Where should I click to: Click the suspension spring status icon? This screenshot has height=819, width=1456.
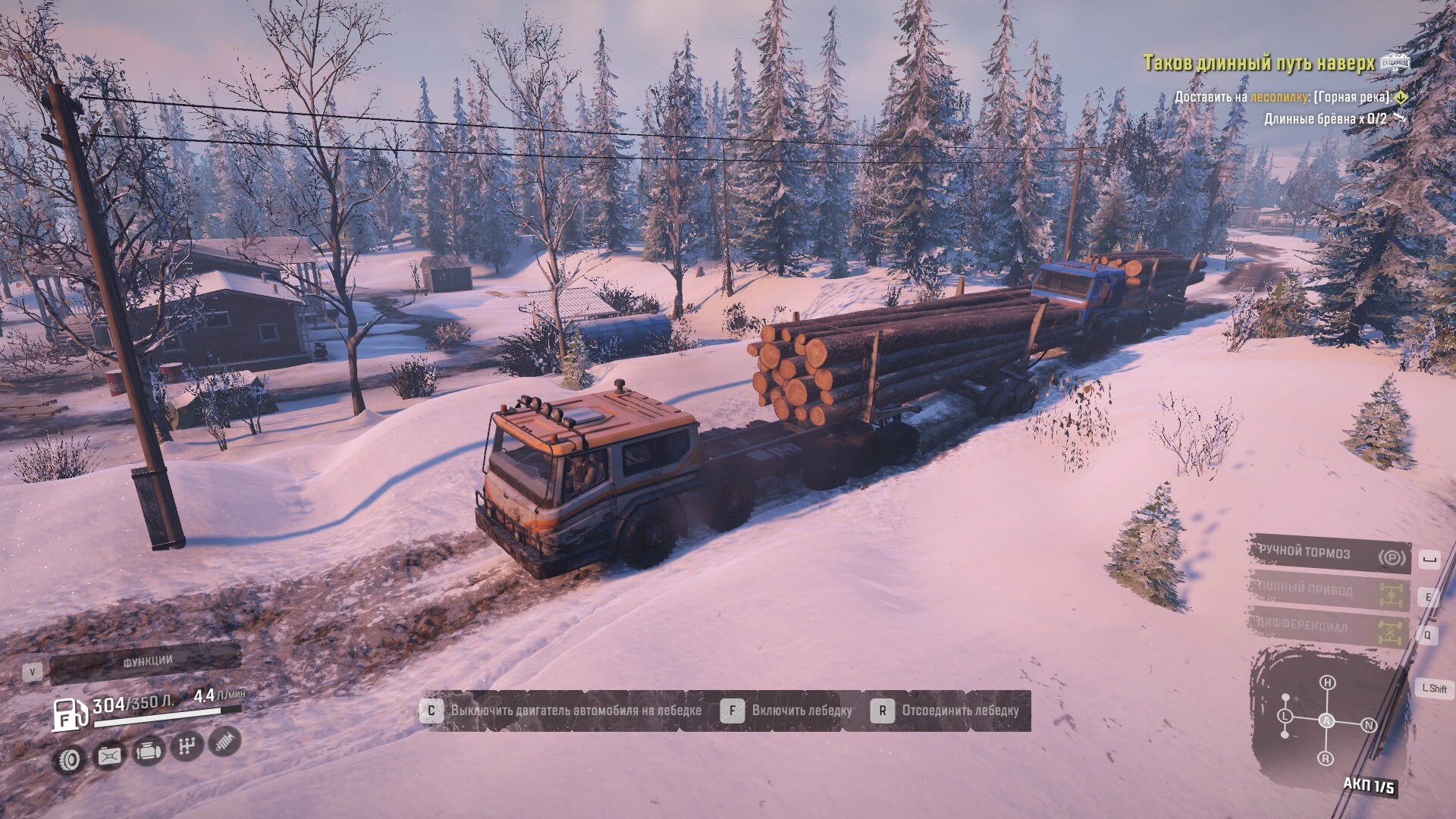coord(224,741)
